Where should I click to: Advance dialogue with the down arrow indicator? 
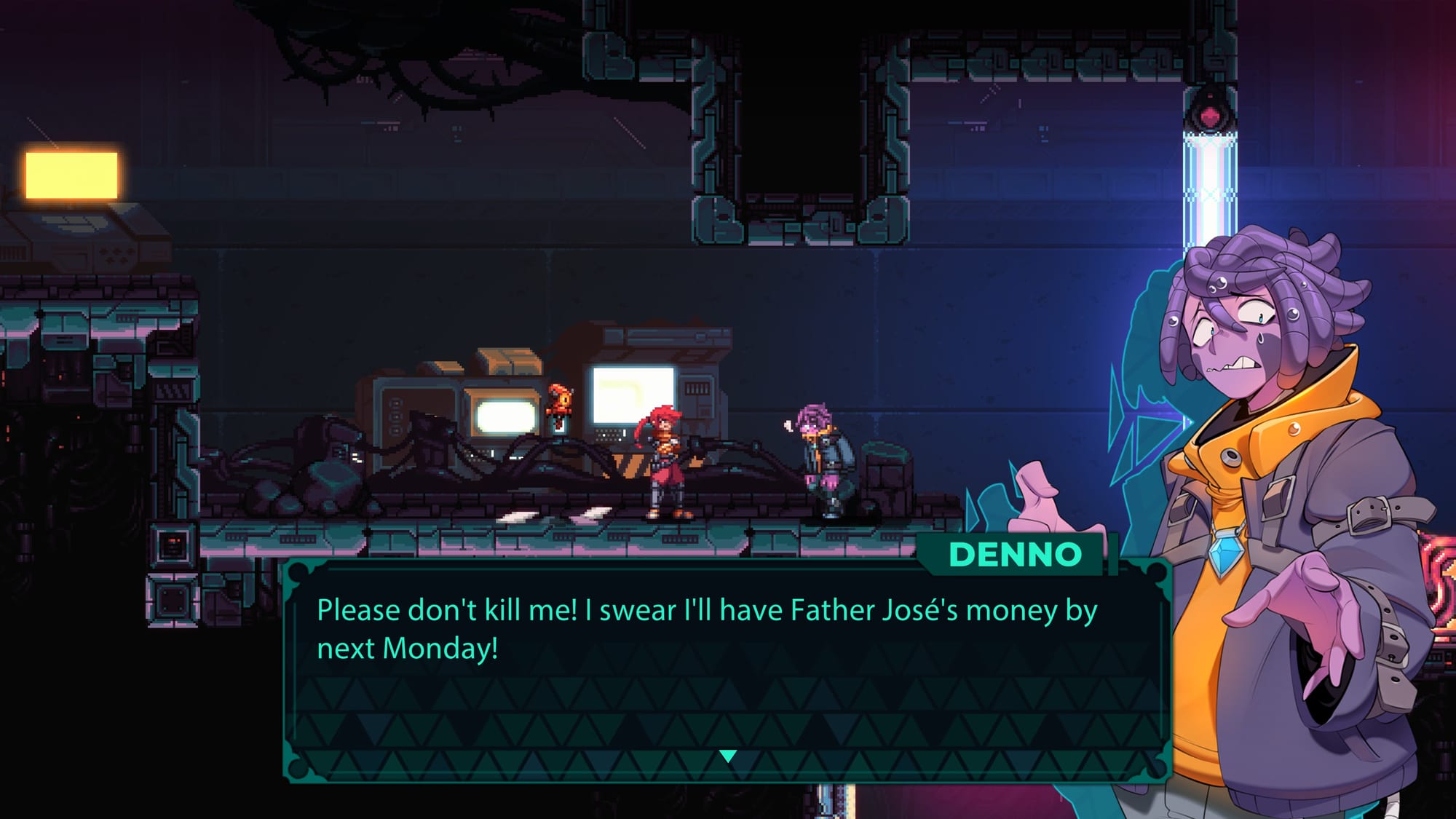pos(727,756)
